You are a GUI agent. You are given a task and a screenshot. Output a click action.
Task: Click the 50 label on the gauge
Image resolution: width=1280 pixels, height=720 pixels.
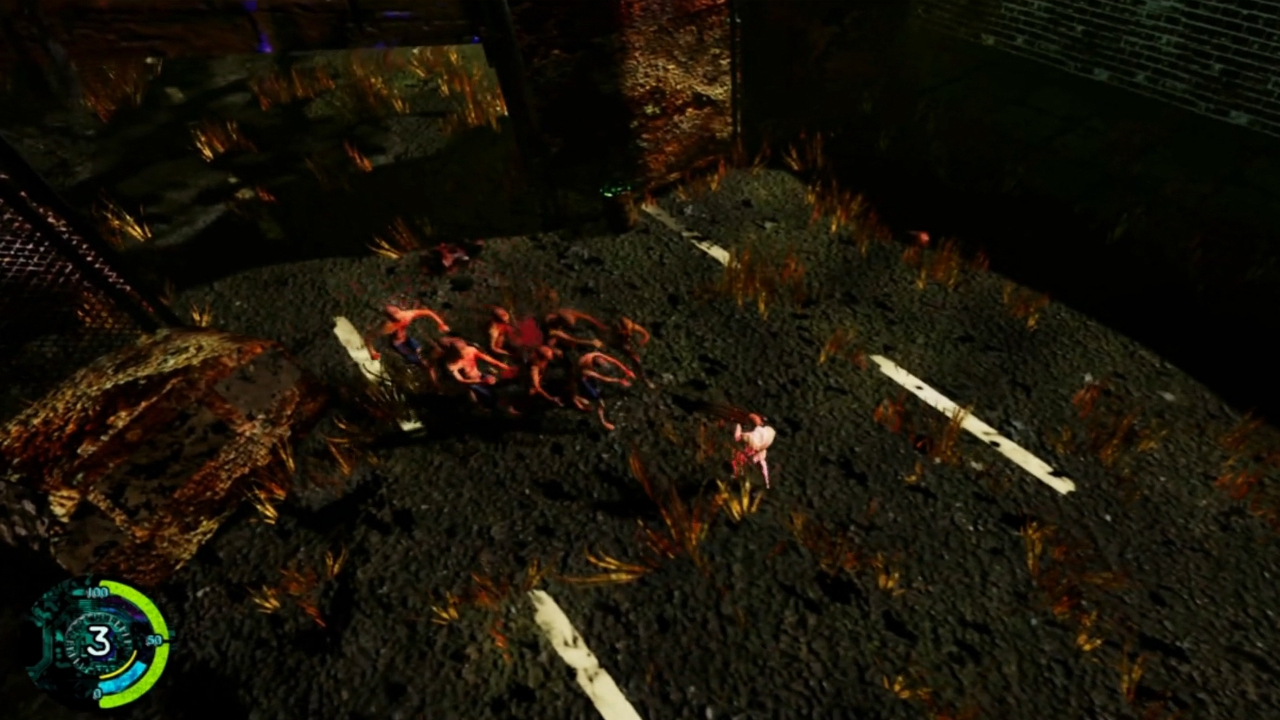pos(154,640)
